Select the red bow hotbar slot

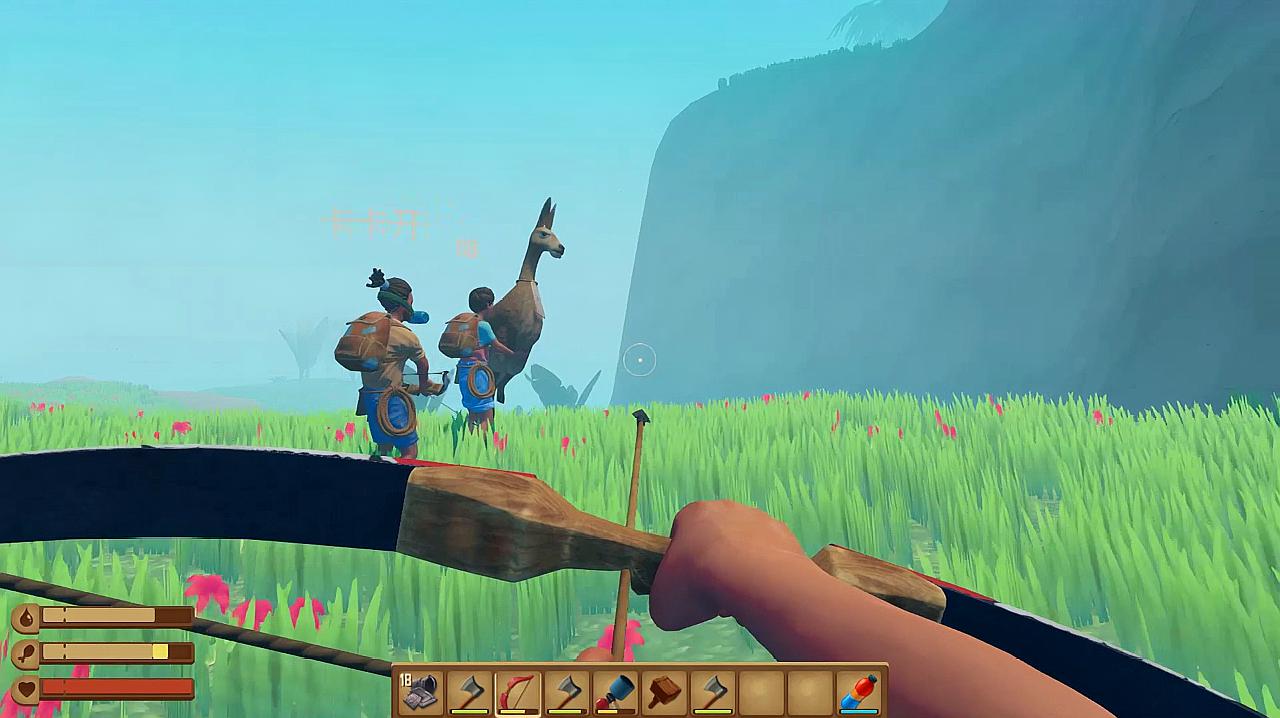tap(518, 691)
